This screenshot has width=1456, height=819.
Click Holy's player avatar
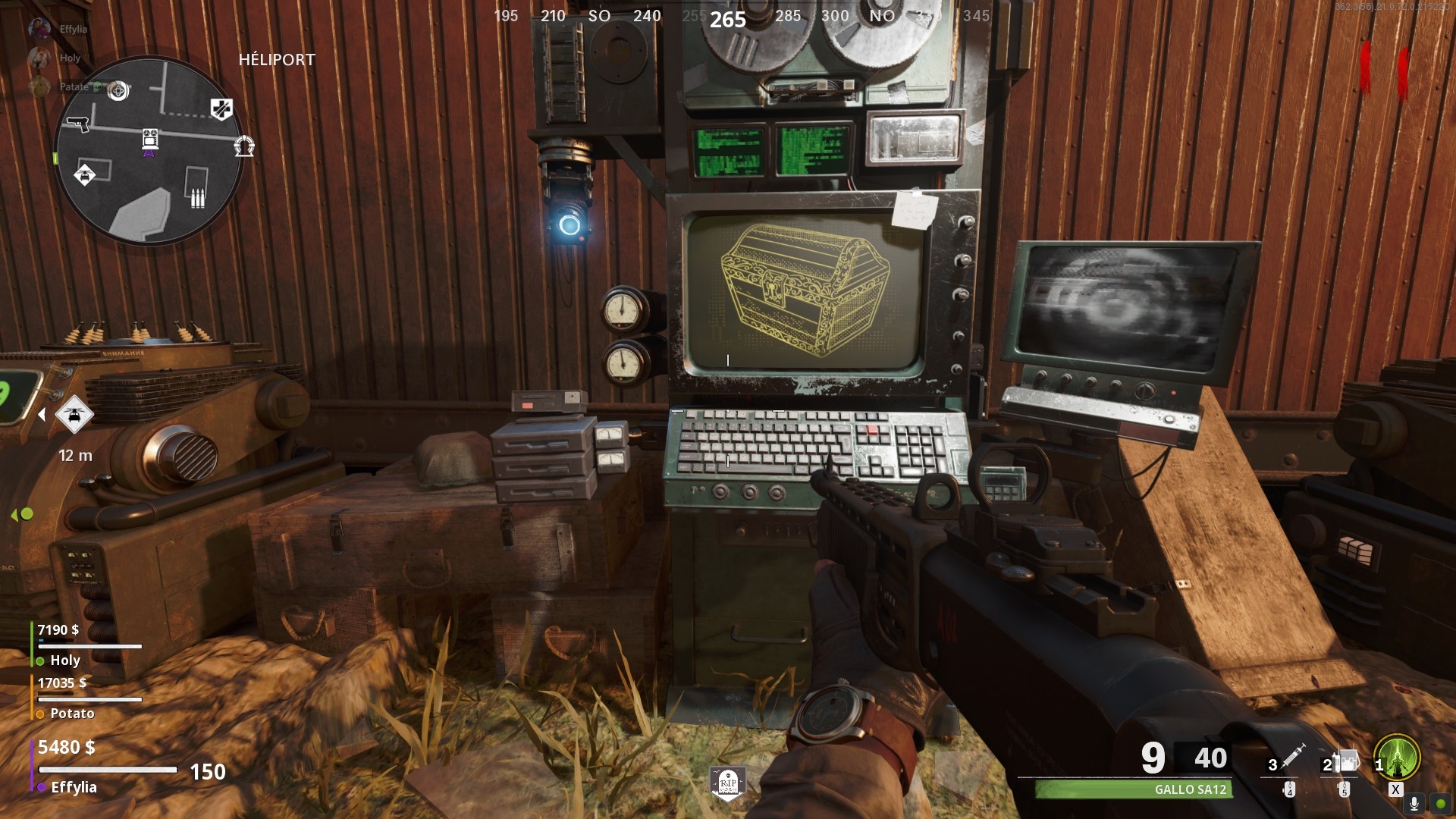(x=39, y=57)
